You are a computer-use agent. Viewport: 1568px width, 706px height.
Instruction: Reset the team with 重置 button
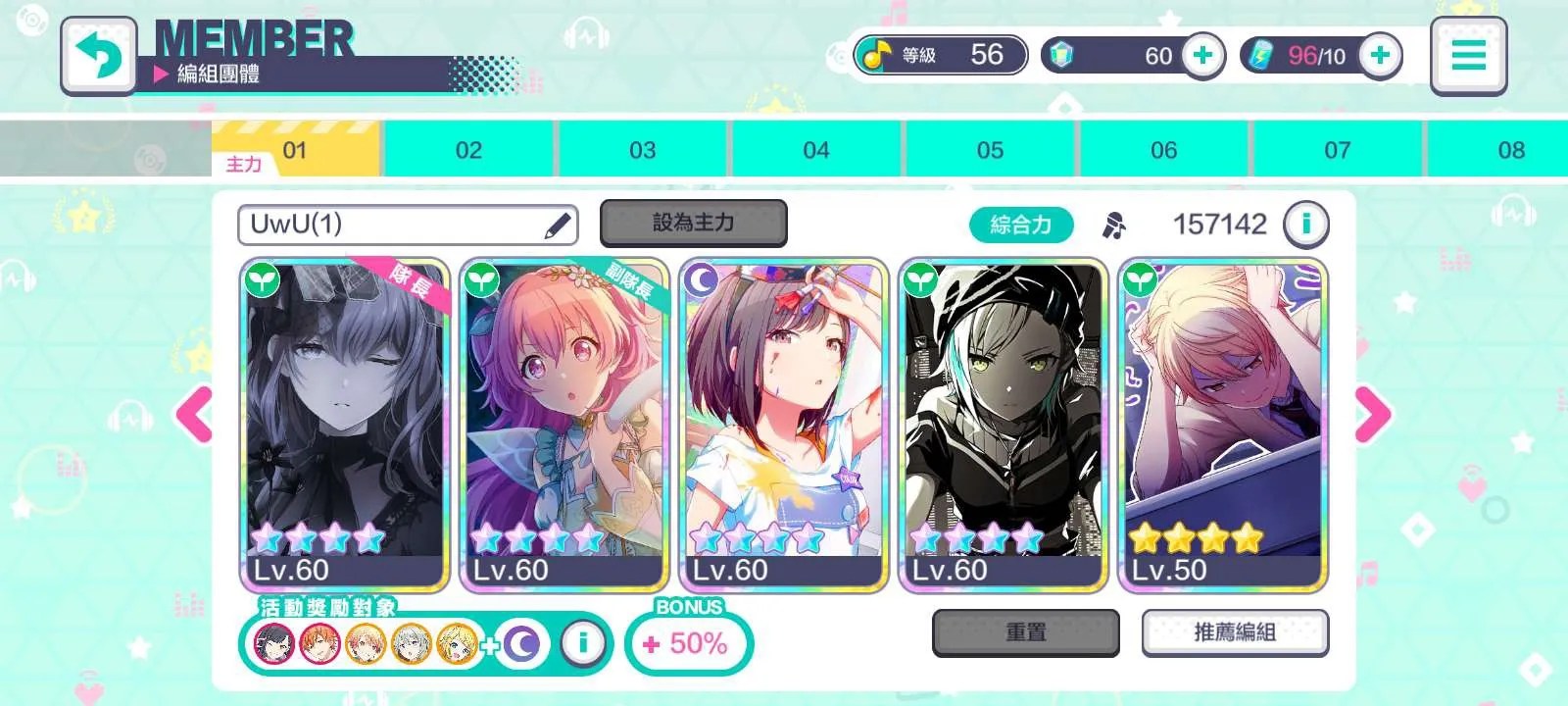tap(1025, 632)
